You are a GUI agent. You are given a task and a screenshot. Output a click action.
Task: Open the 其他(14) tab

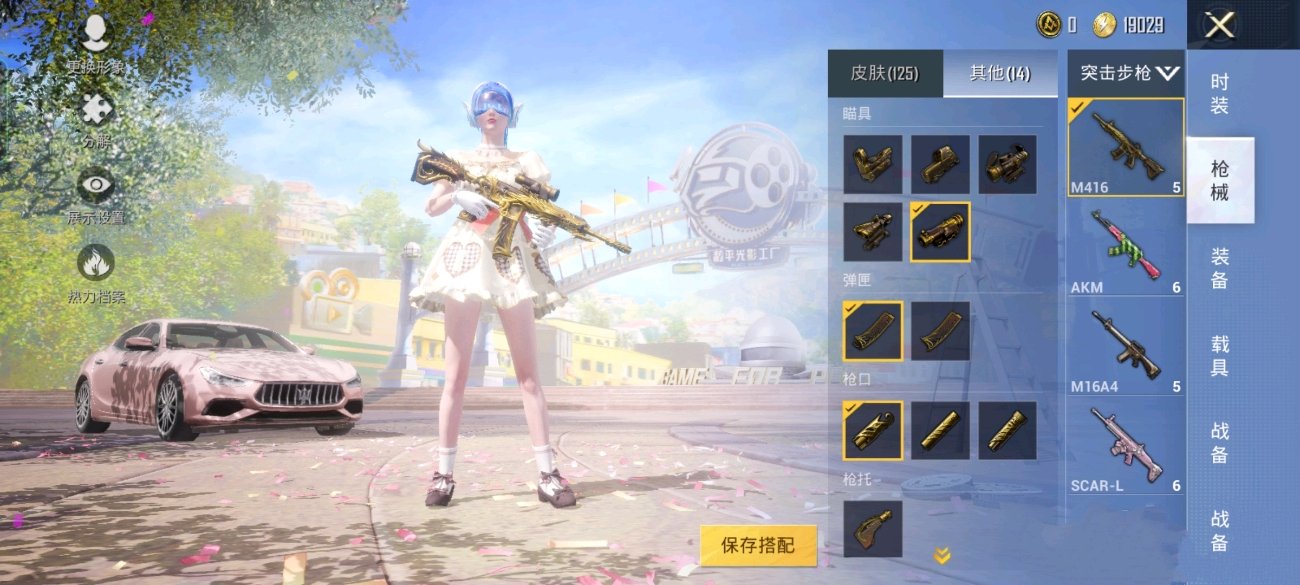click(1000, 73)
